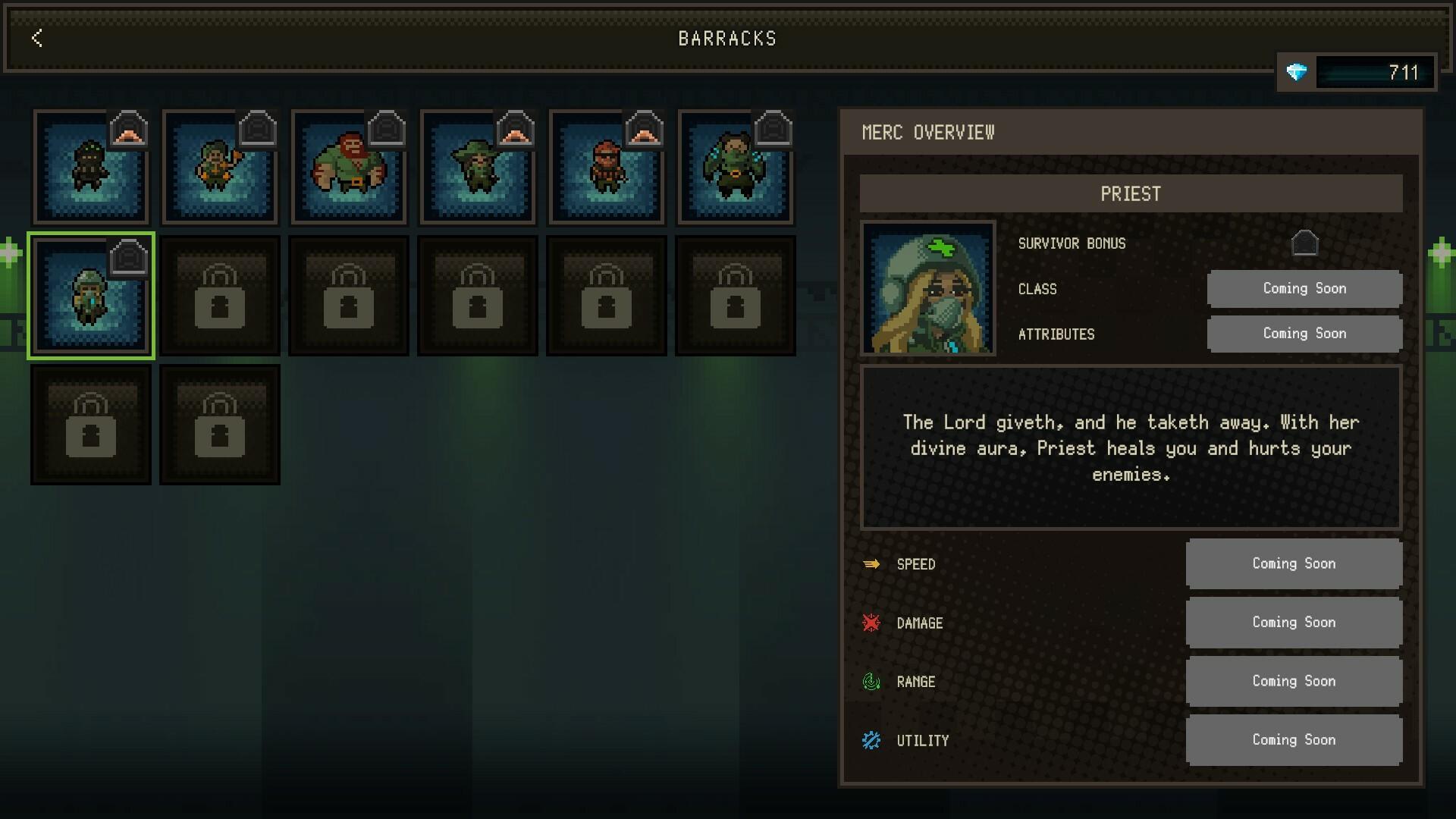Click the Priest name banner
Image resolution: width=1456 pixels, height=819 pixels.
(x=1131, y=193)
